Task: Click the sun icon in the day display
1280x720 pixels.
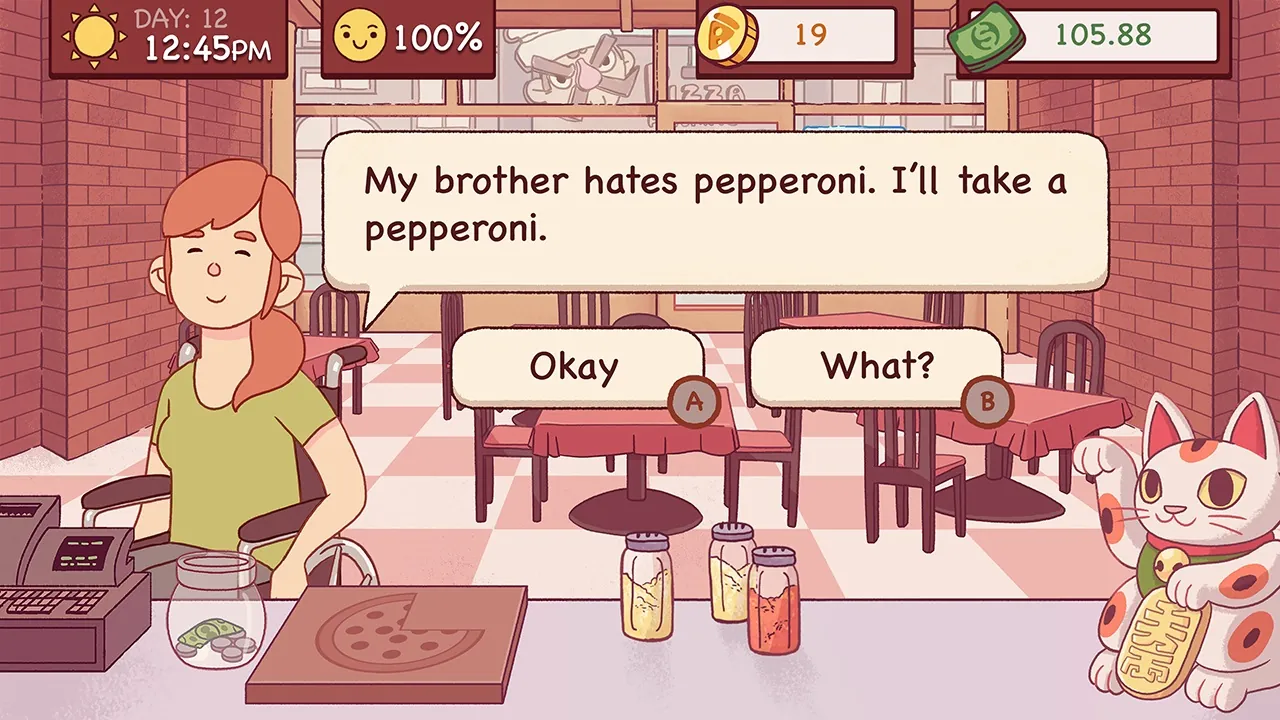Action: pos(95,35)
